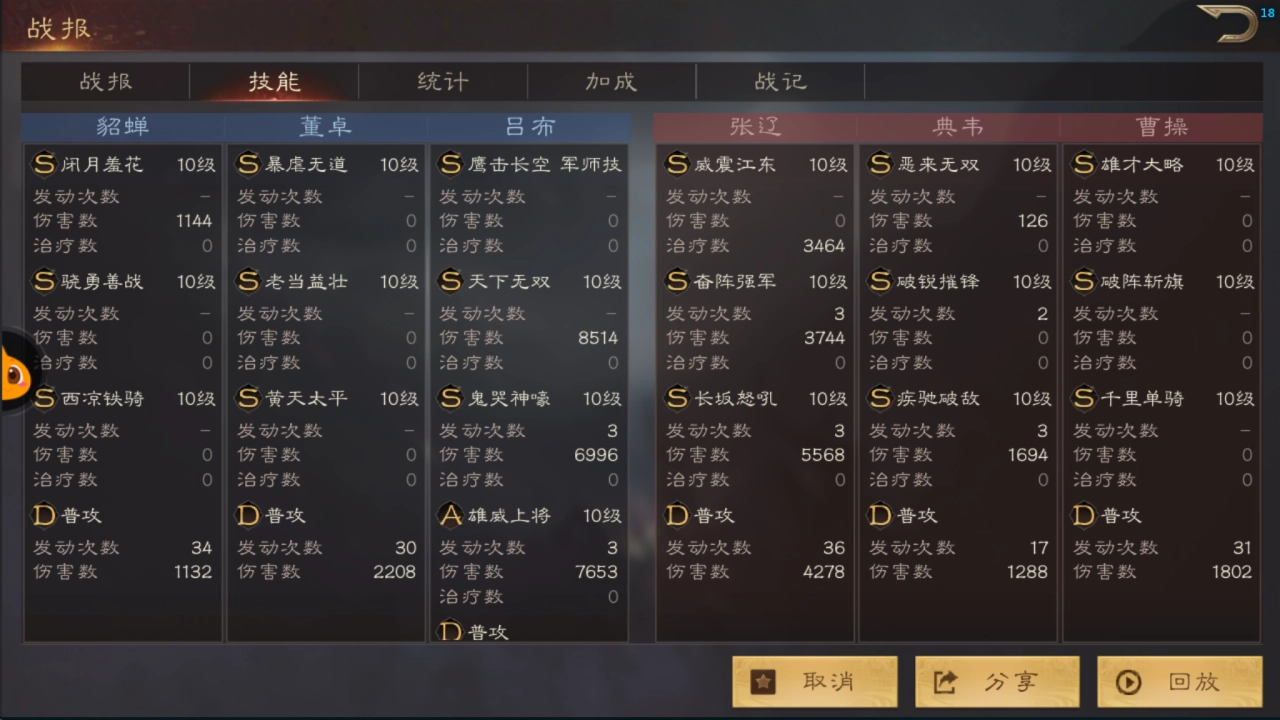
Task: Select the 战记 tab
Action: (x=780, y=82)
